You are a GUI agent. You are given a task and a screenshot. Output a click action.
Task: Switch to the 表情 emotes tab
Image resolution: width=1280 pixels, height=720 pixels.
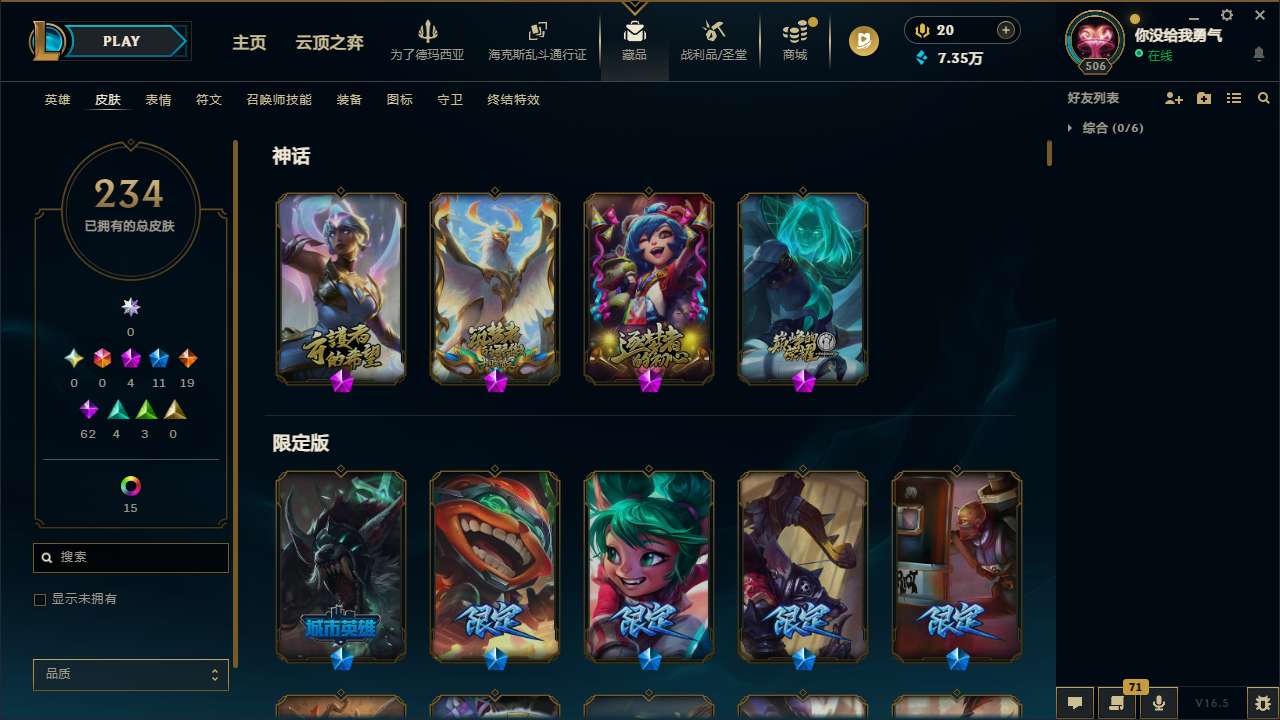pyautogui.click(x=157, y=100)
